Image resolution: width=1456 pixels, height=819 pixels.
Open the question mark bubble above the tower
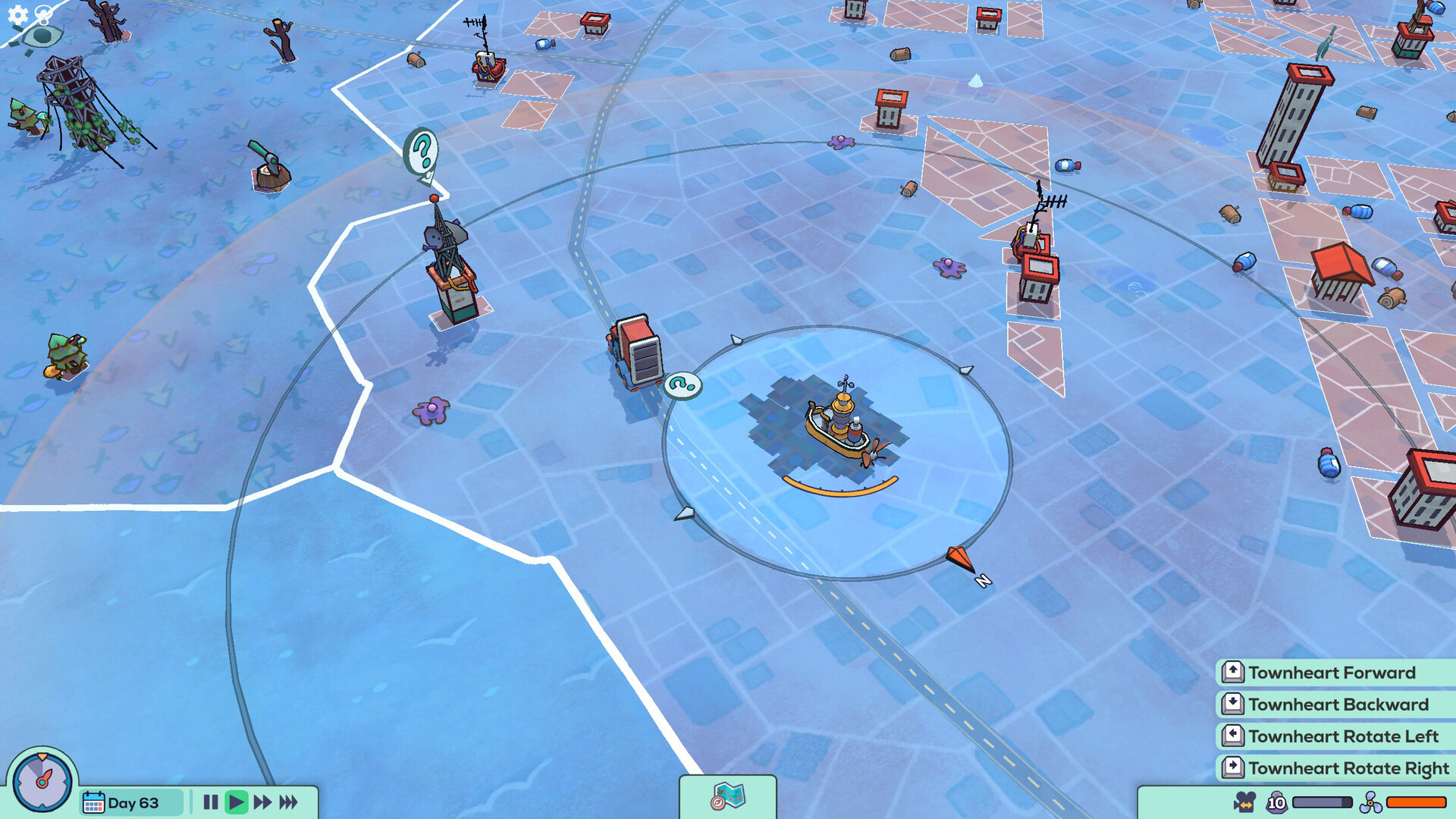(422, 152)
